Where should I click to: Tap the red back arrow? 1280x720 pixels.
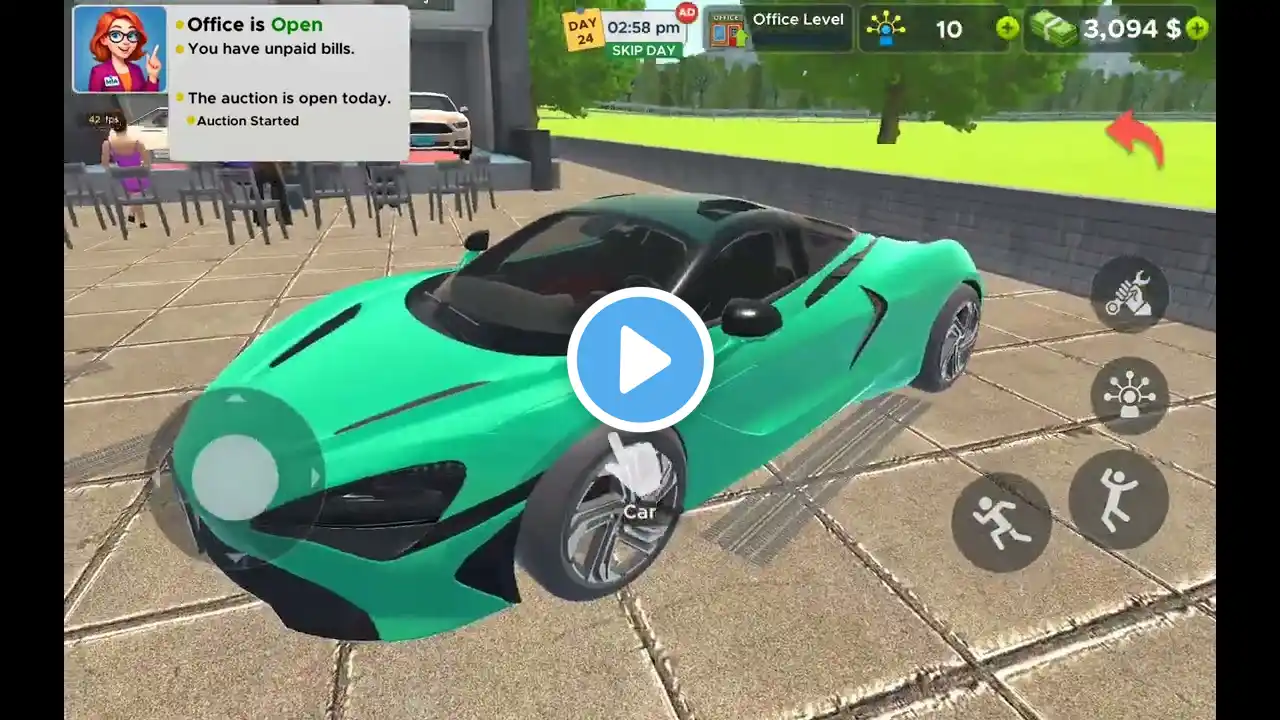(1136, 138)
